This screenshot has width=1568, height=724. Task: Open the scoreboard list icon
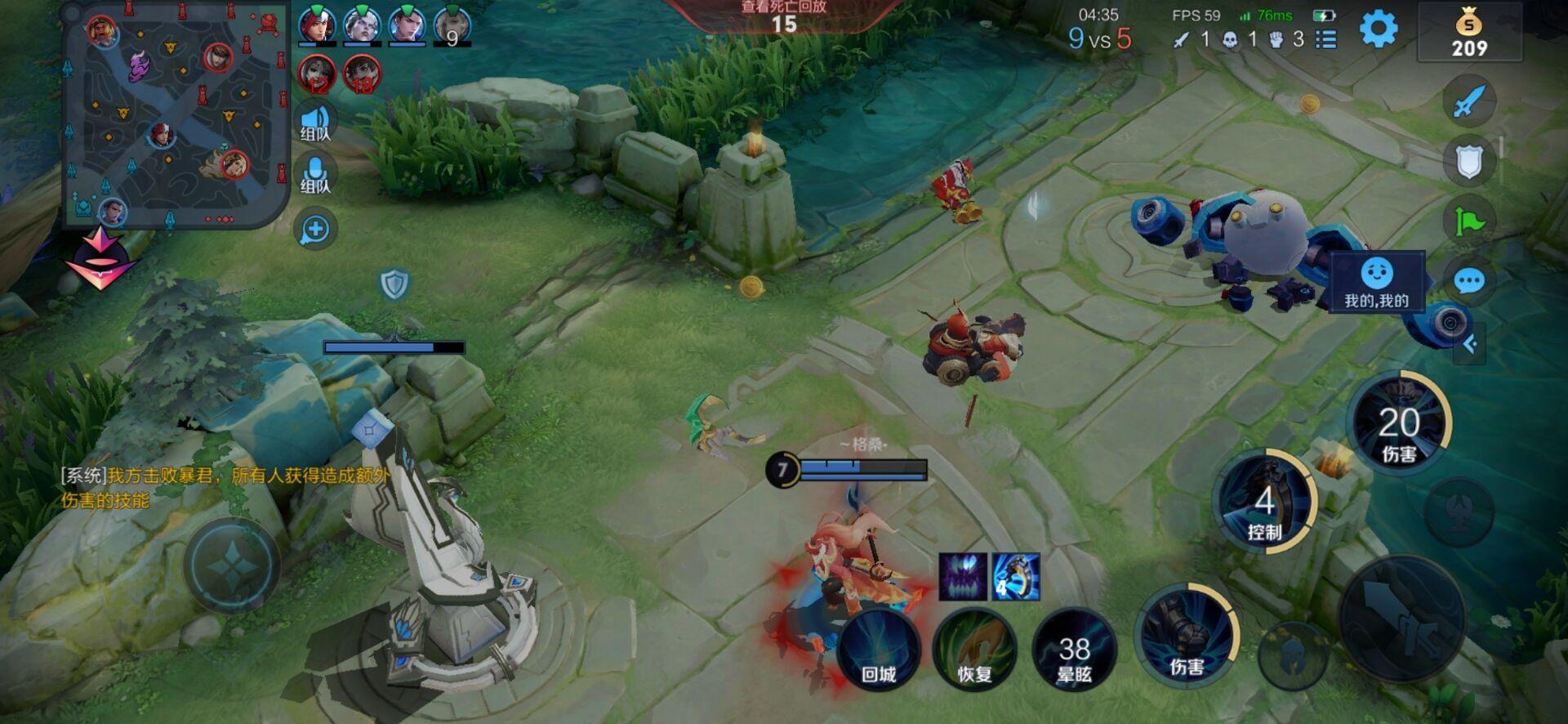point(1327,39)
